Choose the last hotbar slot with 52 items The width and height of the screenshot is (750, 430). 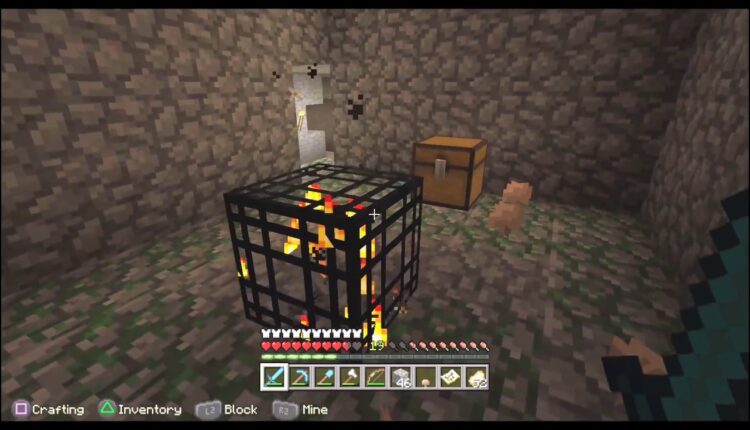pyautogui.click(x=475, y=377)
